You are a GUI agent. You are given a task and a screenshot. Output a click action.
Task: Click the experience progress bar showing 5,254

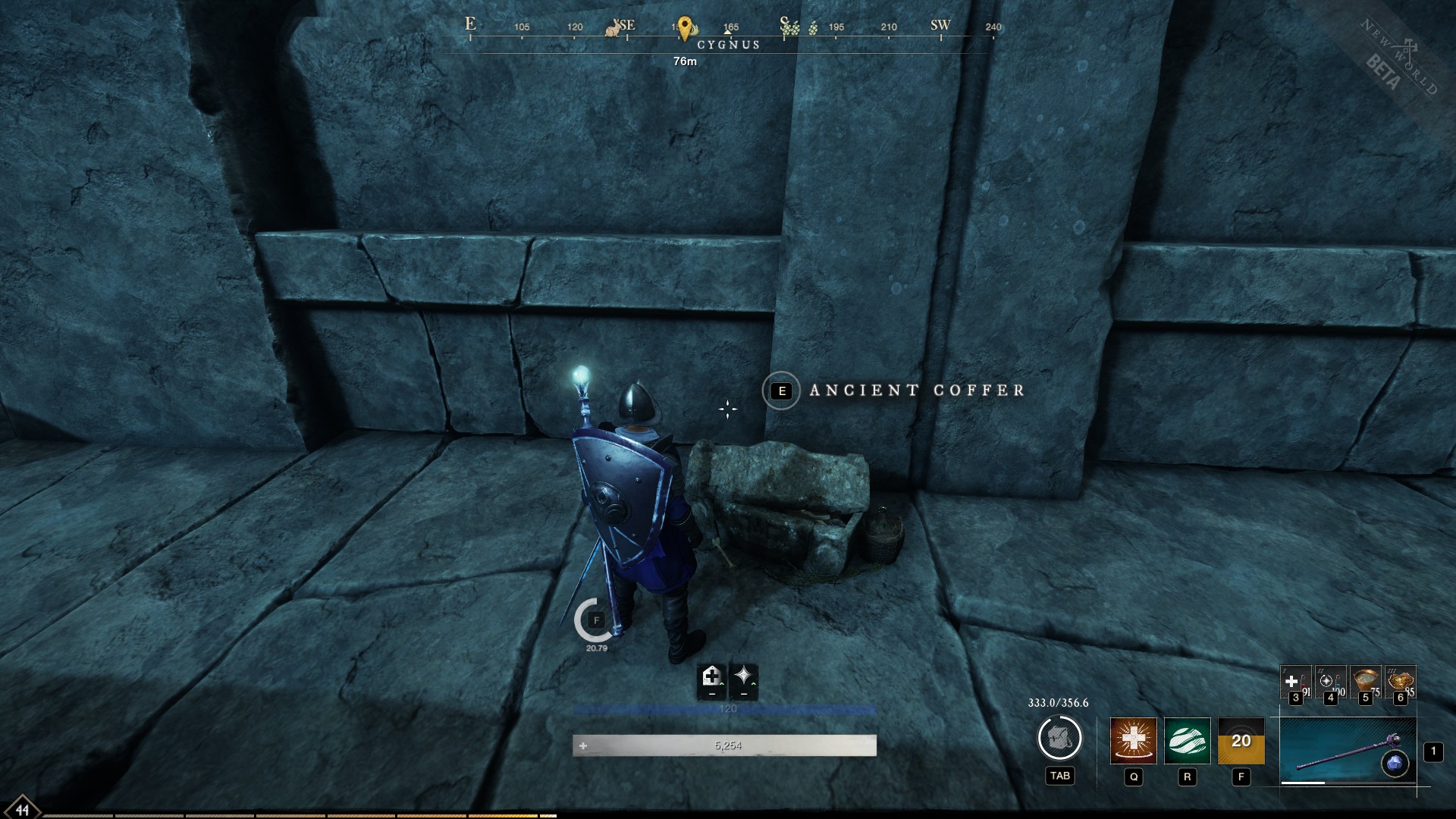727,745
